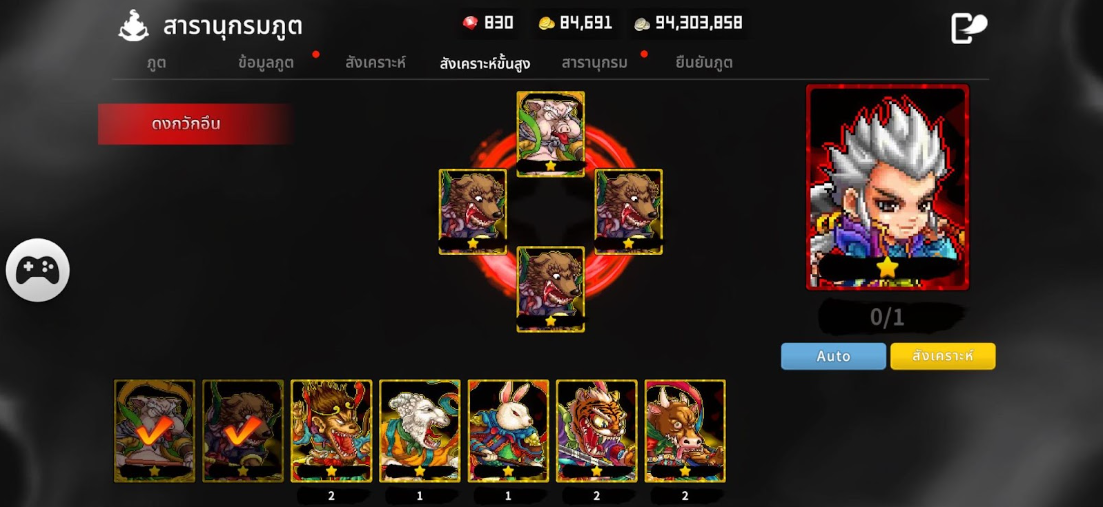Pick the tiger card
The image size is (1103, 507).
coord(596,430)
